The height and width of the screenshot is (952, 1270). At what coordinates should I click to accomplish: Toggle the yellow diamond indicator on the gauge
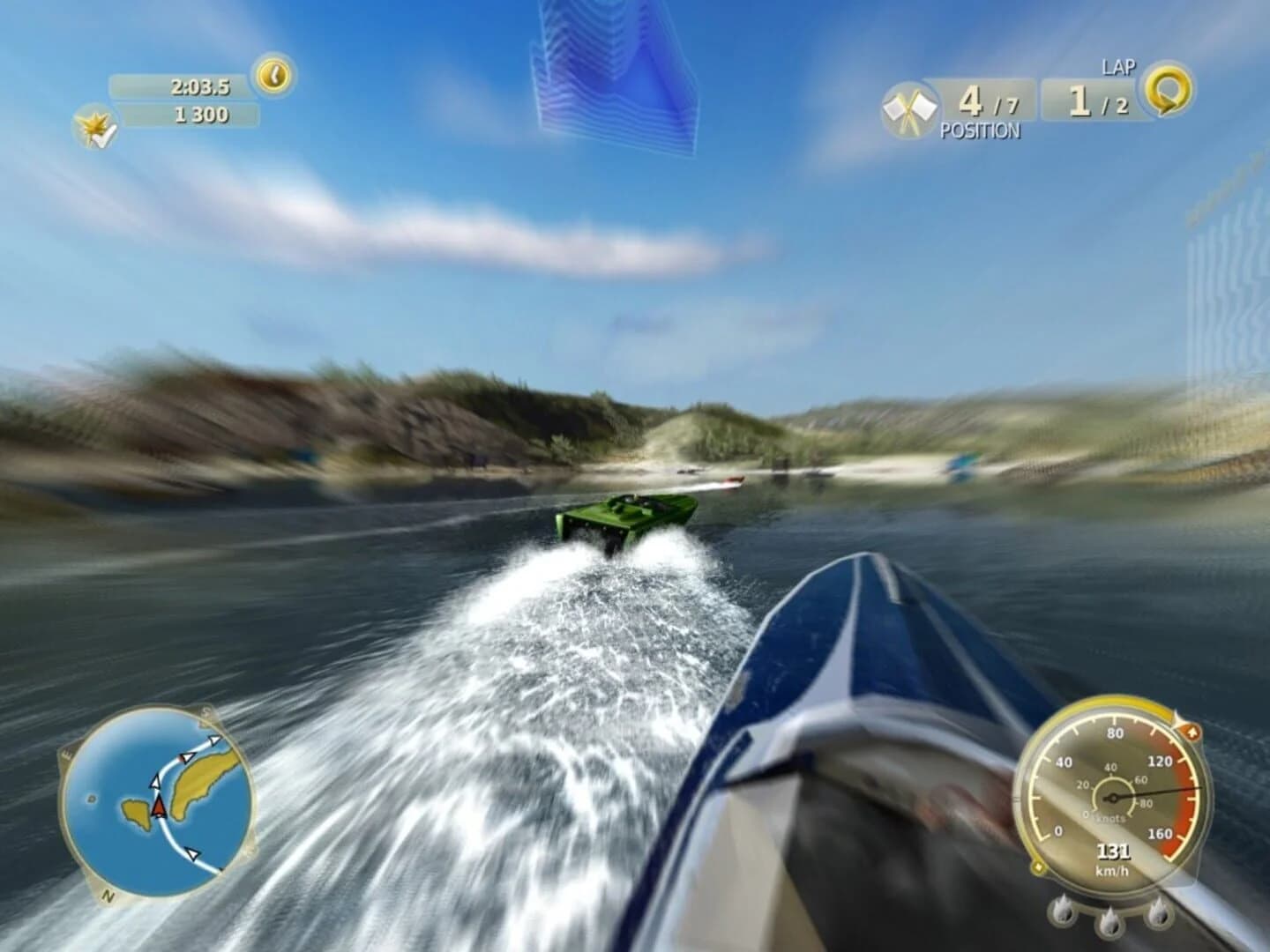click(x=1039, y=866)
